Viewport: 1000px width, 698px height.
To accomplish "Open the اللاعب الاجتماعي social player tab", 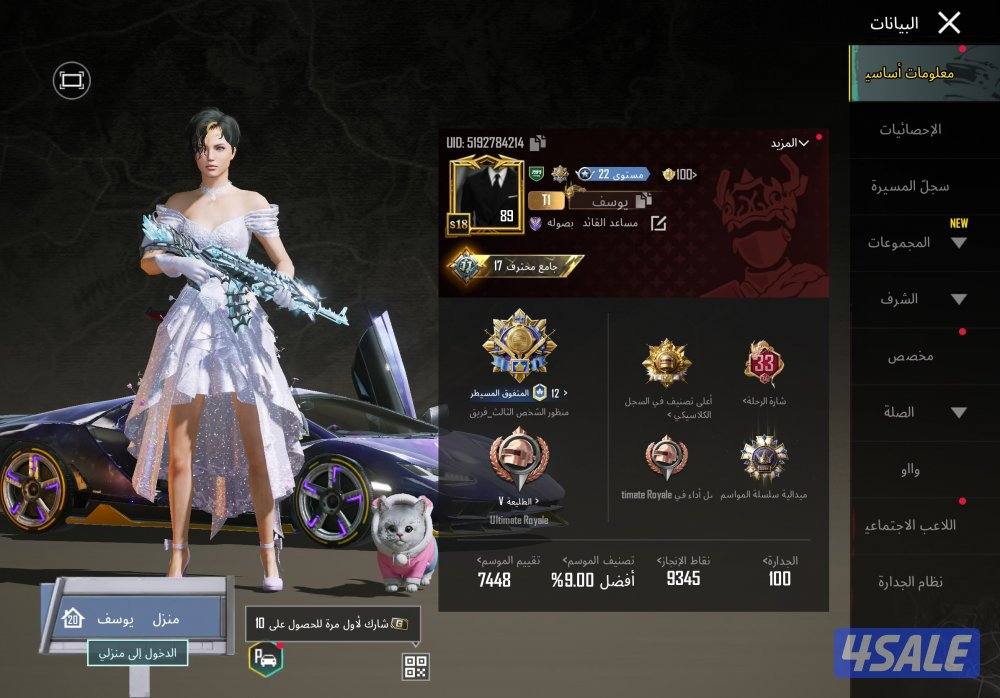I will 910,525.
